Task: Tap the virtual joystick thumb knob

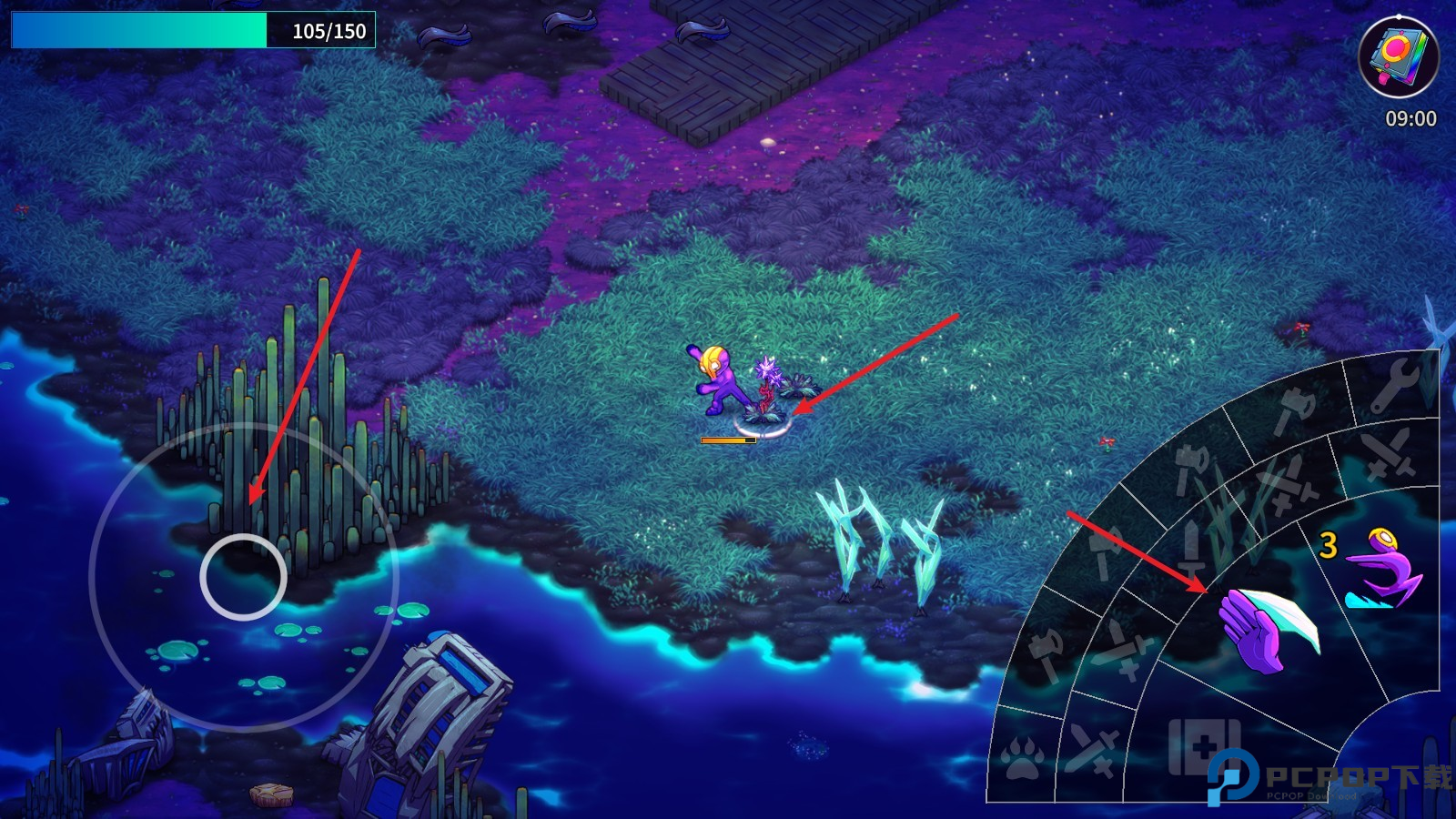Action: pyautogui.click(x=243, y=577)
